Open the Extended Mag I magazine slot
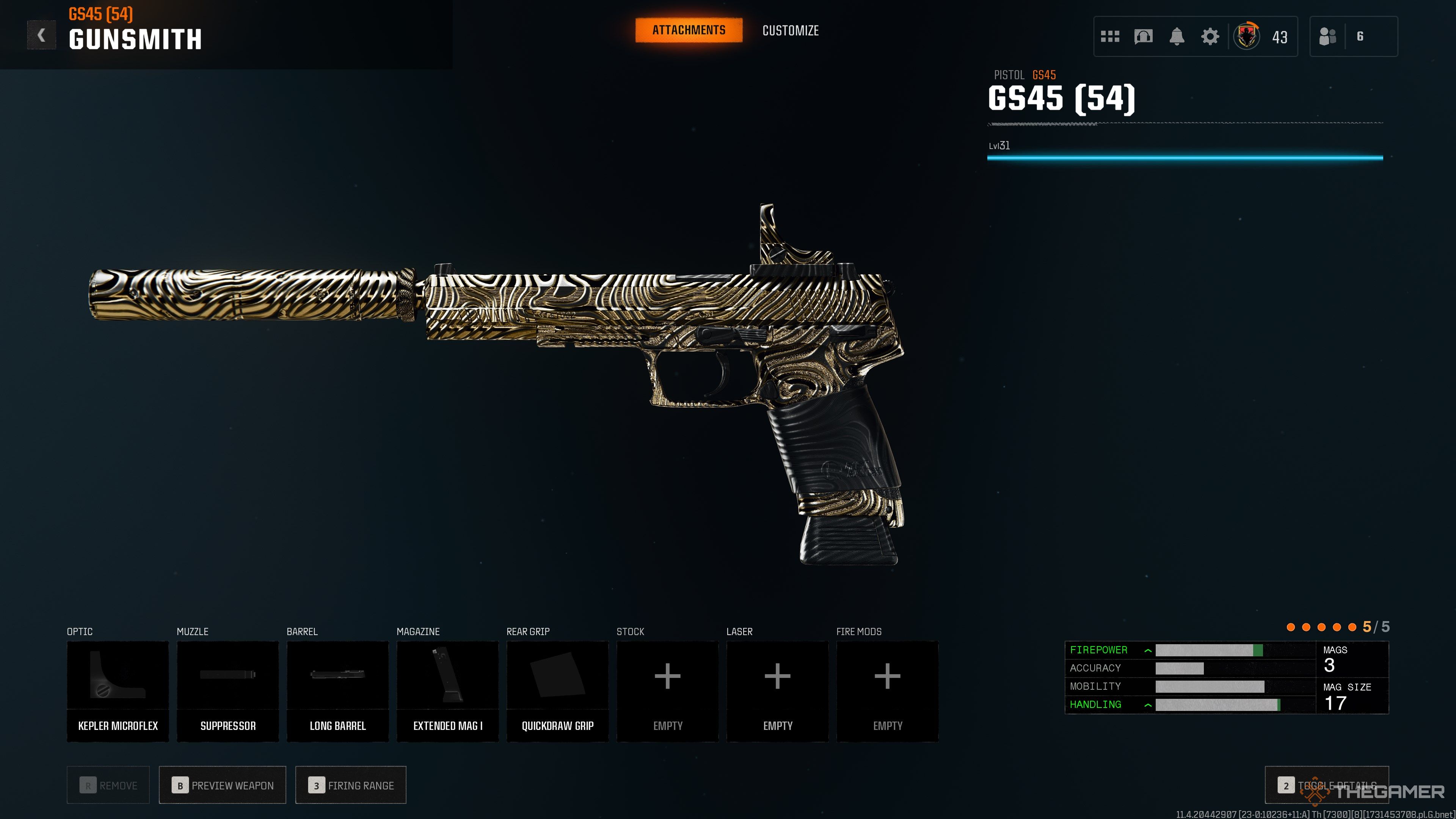This screenshot has width=1456, height=819. coord(448,691)
